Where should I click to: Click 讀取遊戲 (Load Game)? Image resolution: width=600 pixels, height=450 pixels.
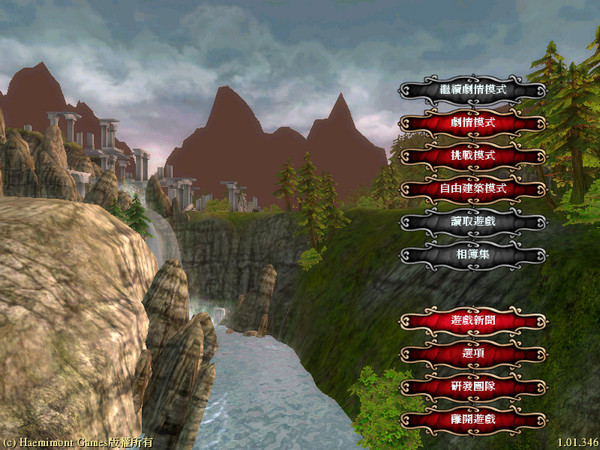pyautogui.click(x=473, y=221)
